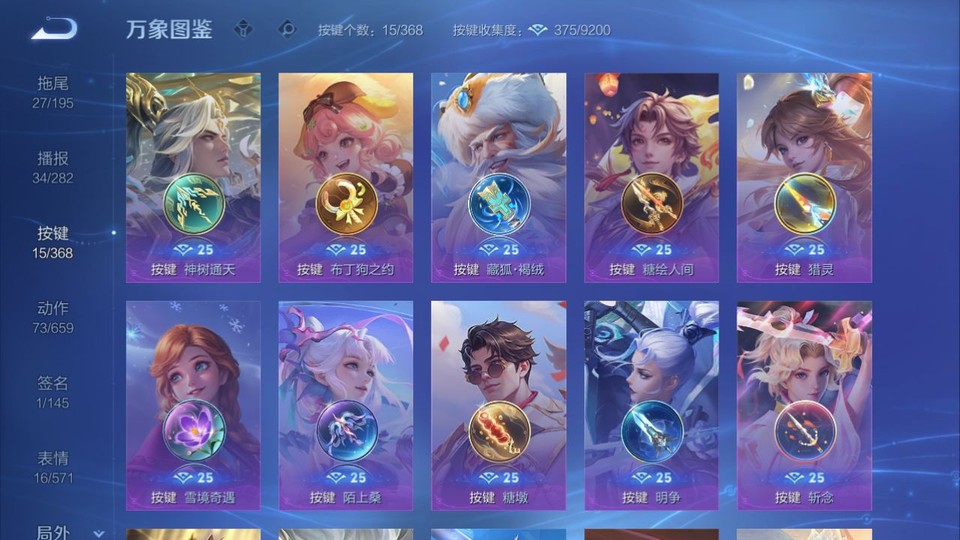Choose the 陌上桑 button skin card
Viewport: 960px width, 540px height.
pyautogui.click(x=346, y=405)
